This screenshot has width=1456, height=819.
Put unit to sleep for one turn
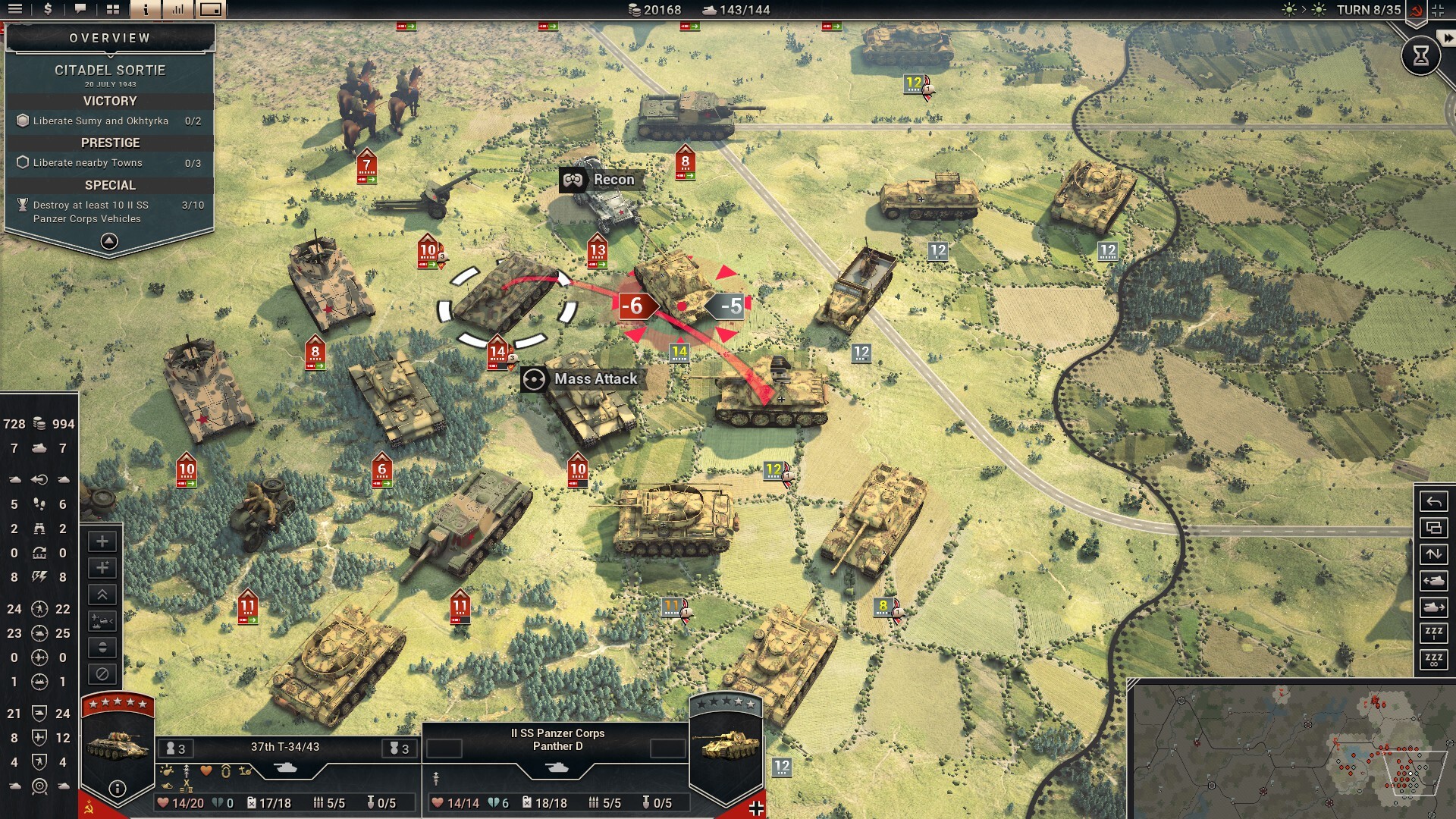point(1433,633)
